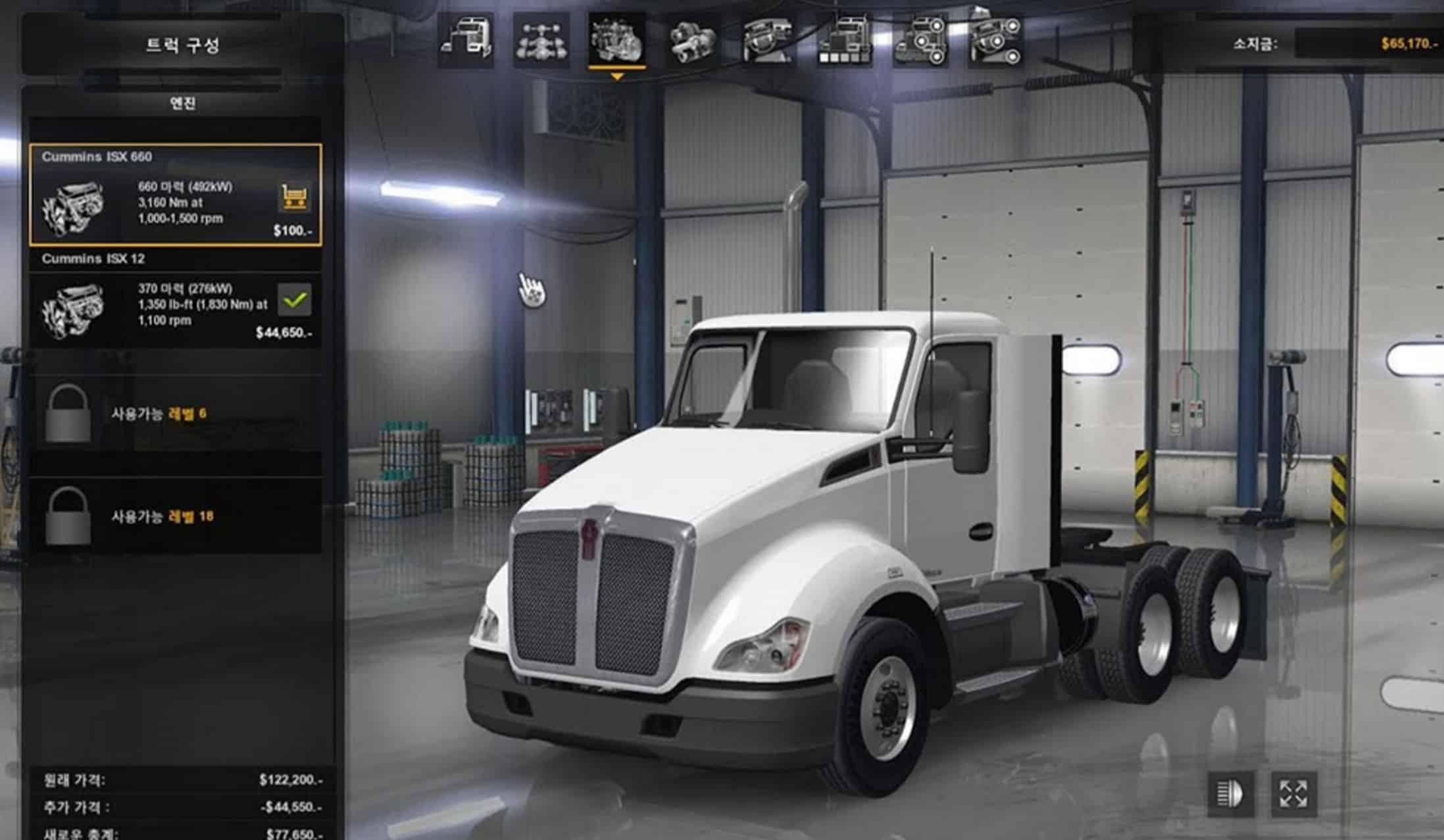
Task: Expand the view to fullscreen
Action: pyautogui.click(x=1293, y=793)
